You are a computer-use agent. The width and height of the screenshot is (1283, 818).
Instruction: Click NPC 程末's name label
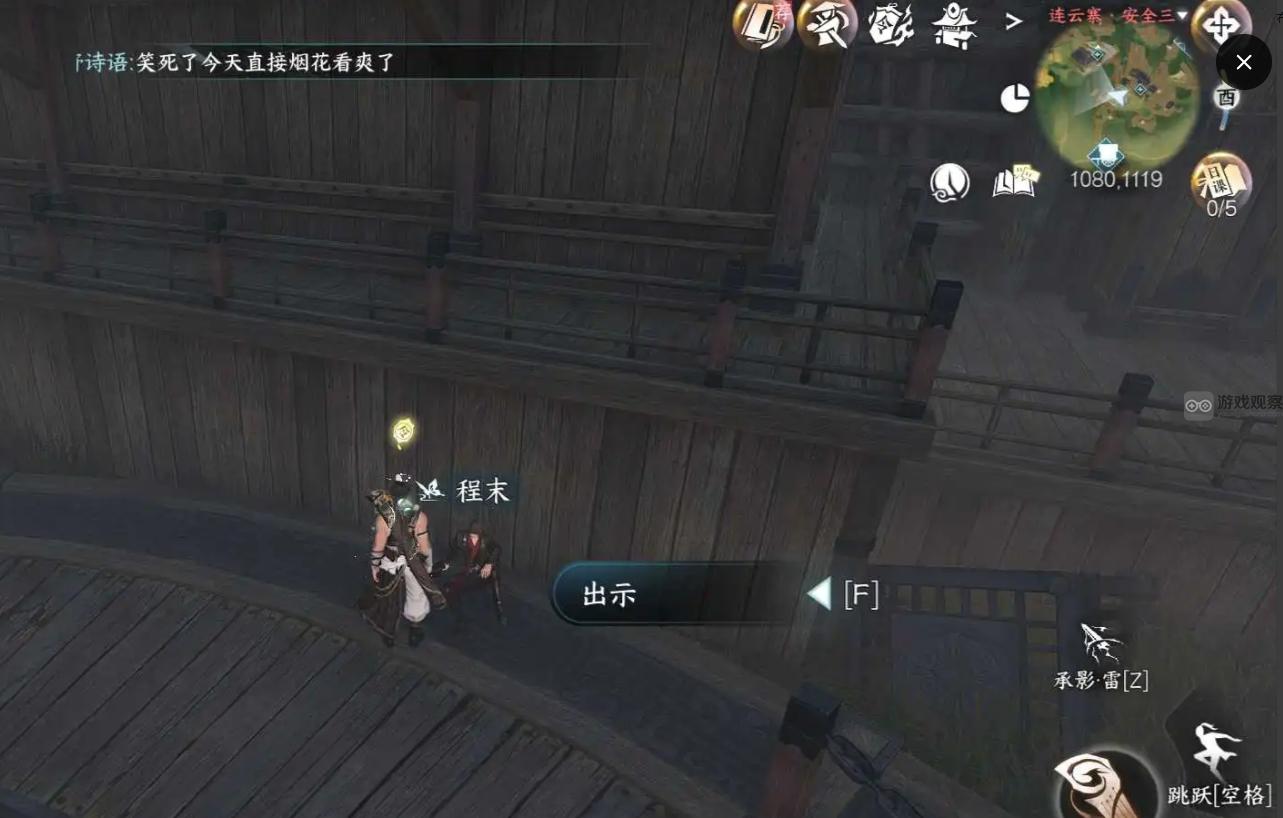(481, 491)
